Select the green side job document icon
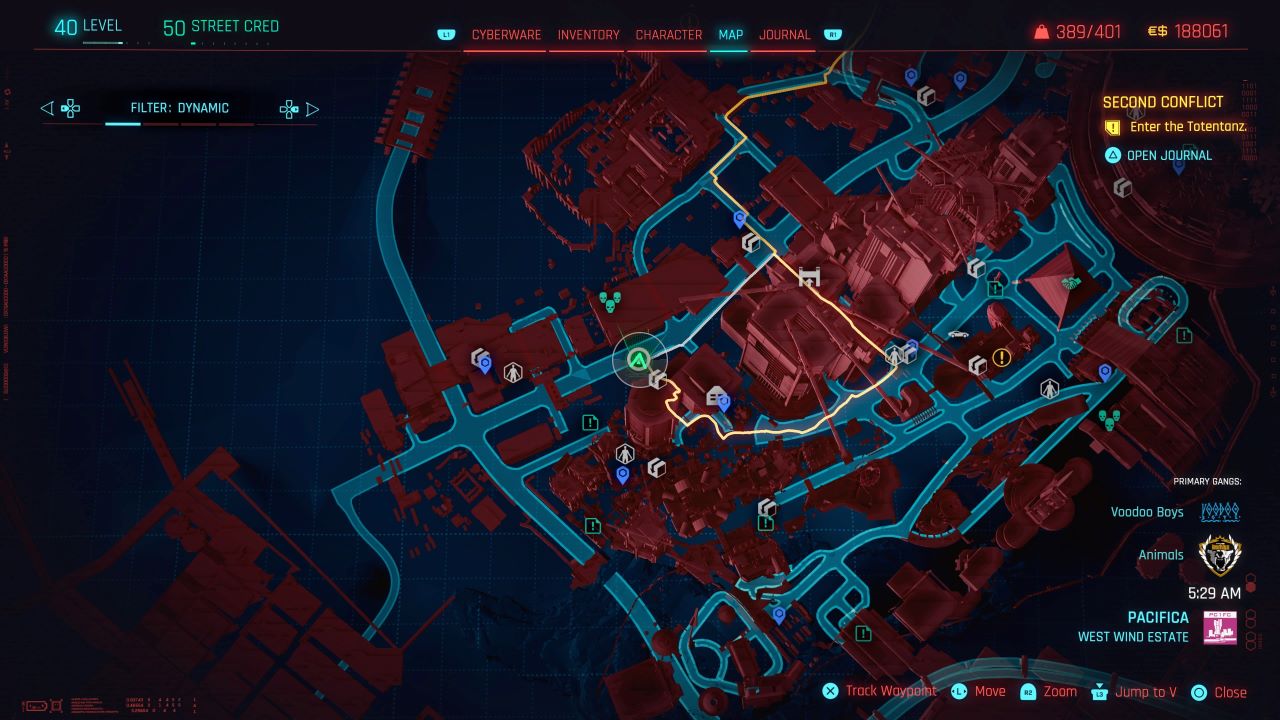This screenshot has width=1280, height=720. [589, 421]
